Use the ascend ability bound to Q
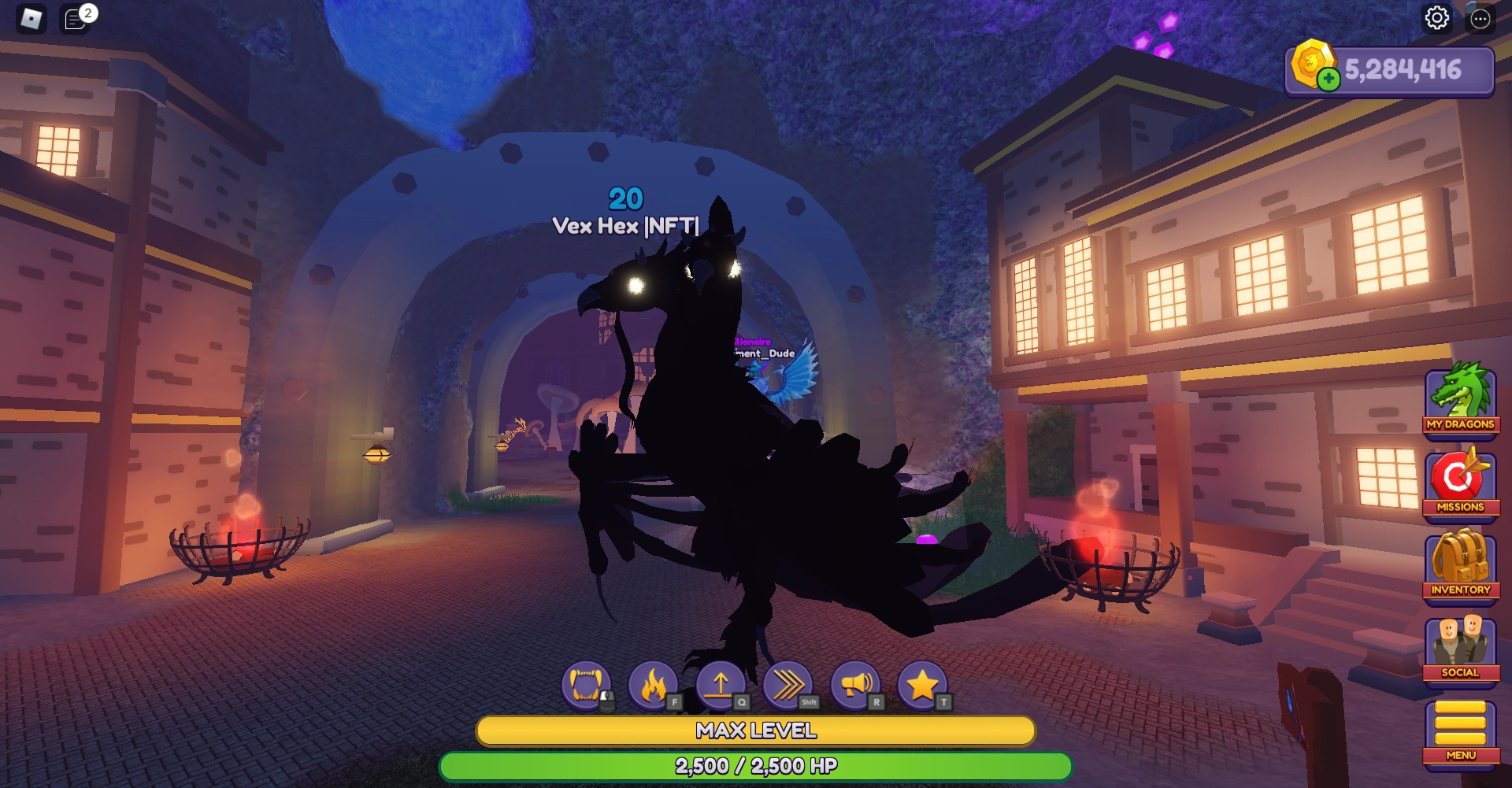1512x788 pixels. pos(717,684)
